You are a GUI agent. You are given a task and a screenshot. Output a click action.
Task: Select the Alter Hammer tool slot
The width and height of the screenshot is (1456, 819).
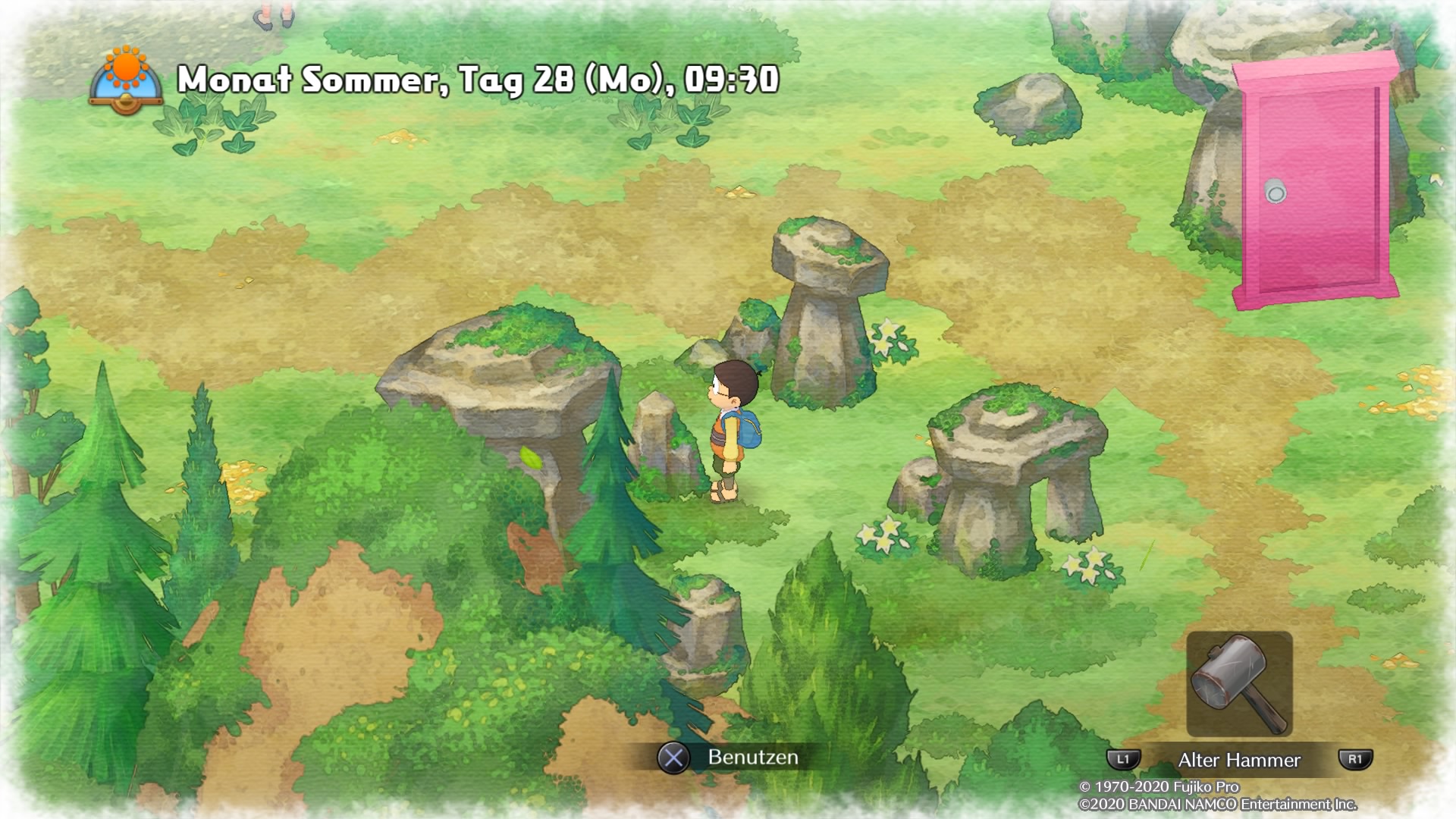[1239, 684]
